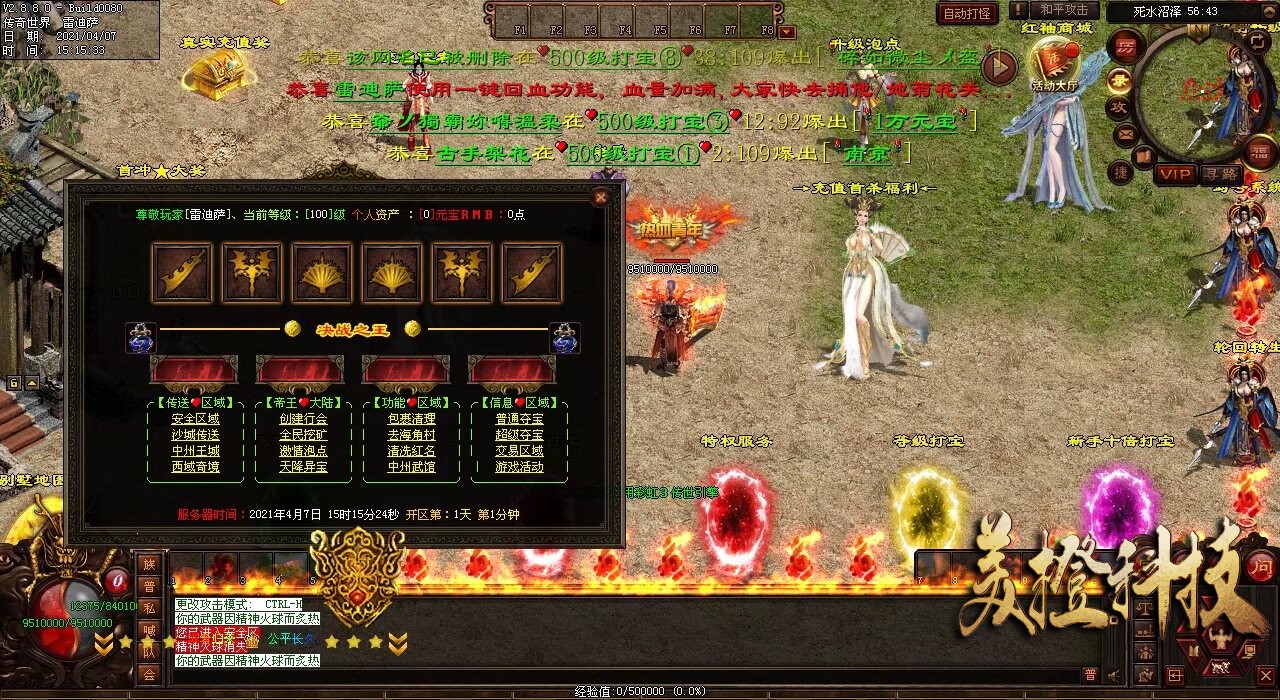Choose the 沙城传送 teleport link
Viewport: 1280px width, 700px height.
196,435
